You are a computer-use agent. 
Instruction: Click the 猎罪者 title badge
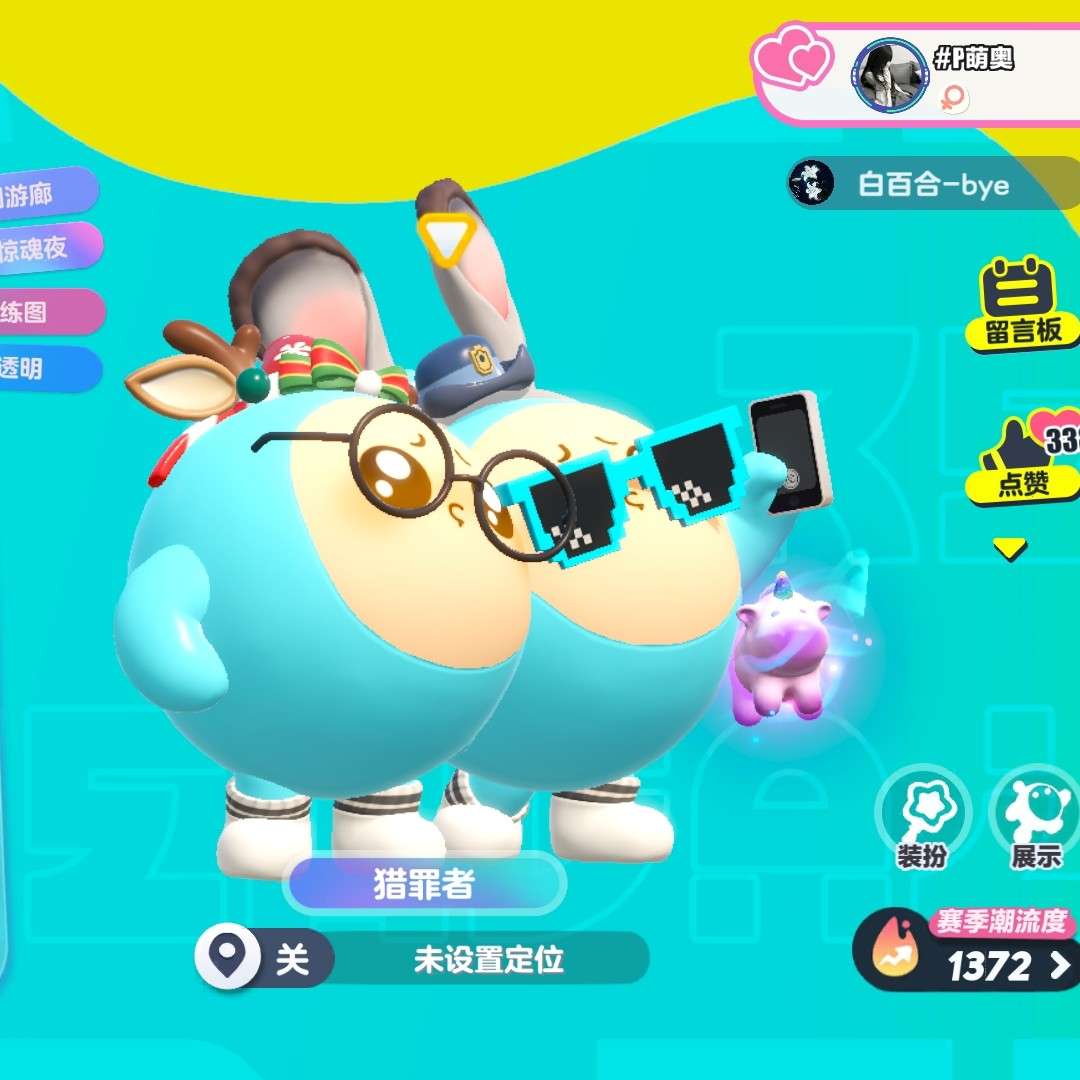(x=424, y=884)
